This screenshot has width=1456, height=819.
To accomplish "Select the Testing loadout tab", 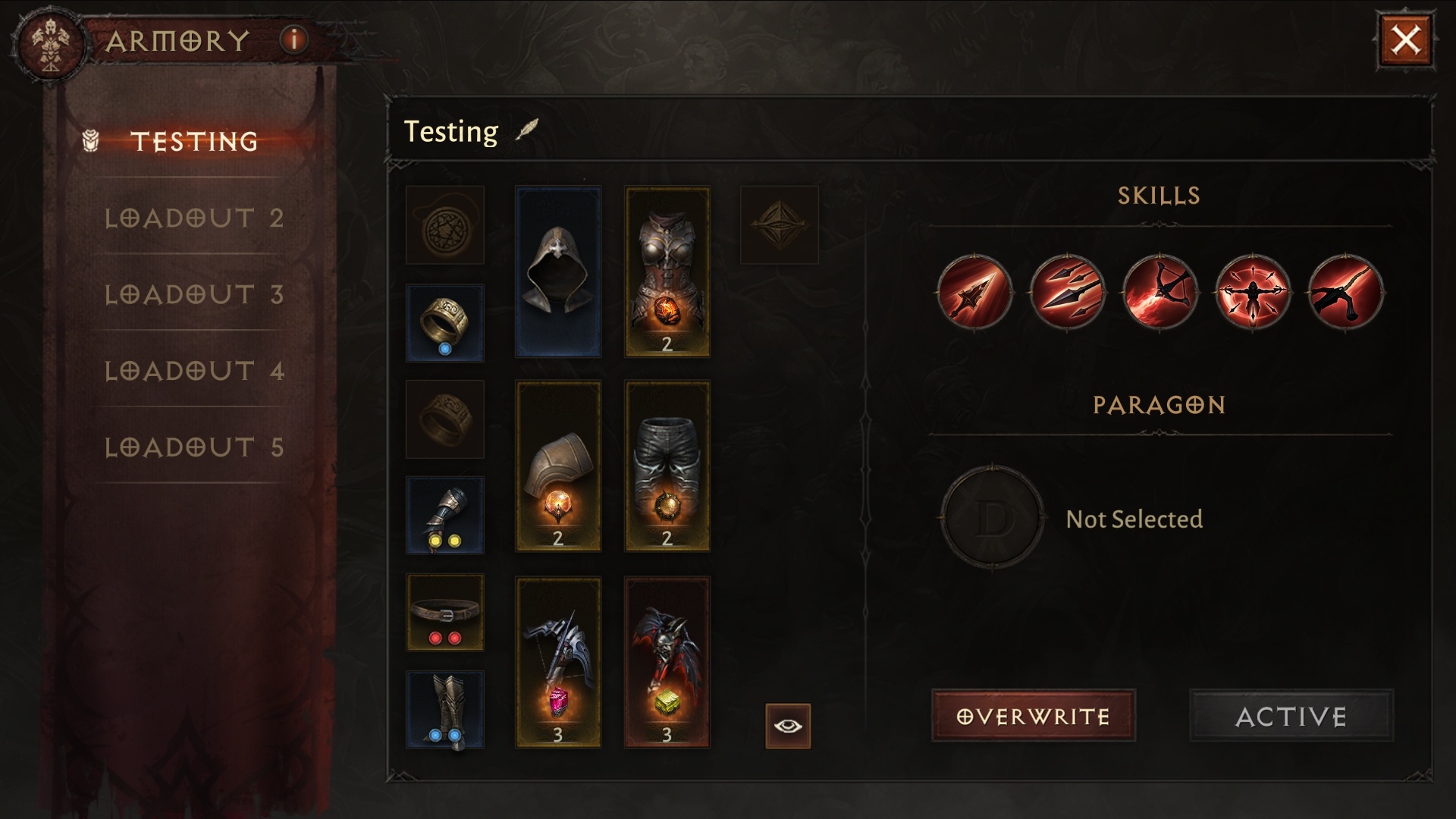I will 194,141.
